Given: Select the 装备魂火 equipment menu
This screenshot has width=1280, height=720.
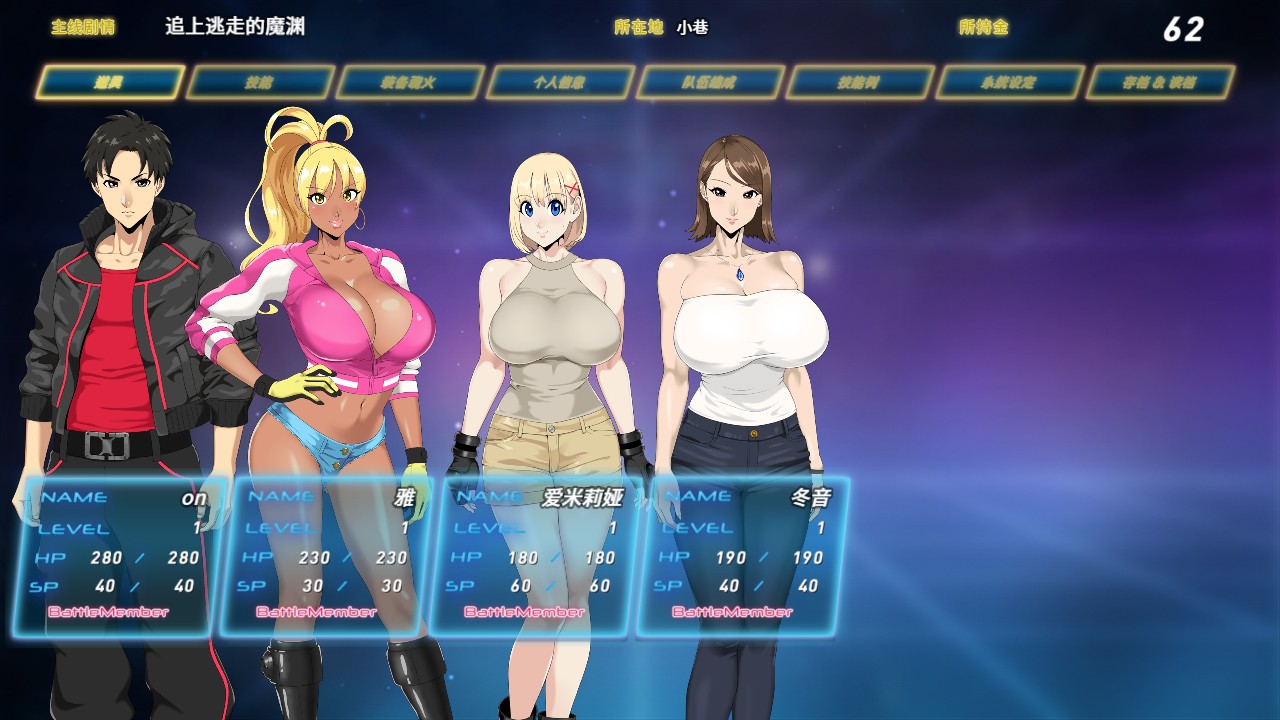Looking at the screenshot, I should pos(410,83).
